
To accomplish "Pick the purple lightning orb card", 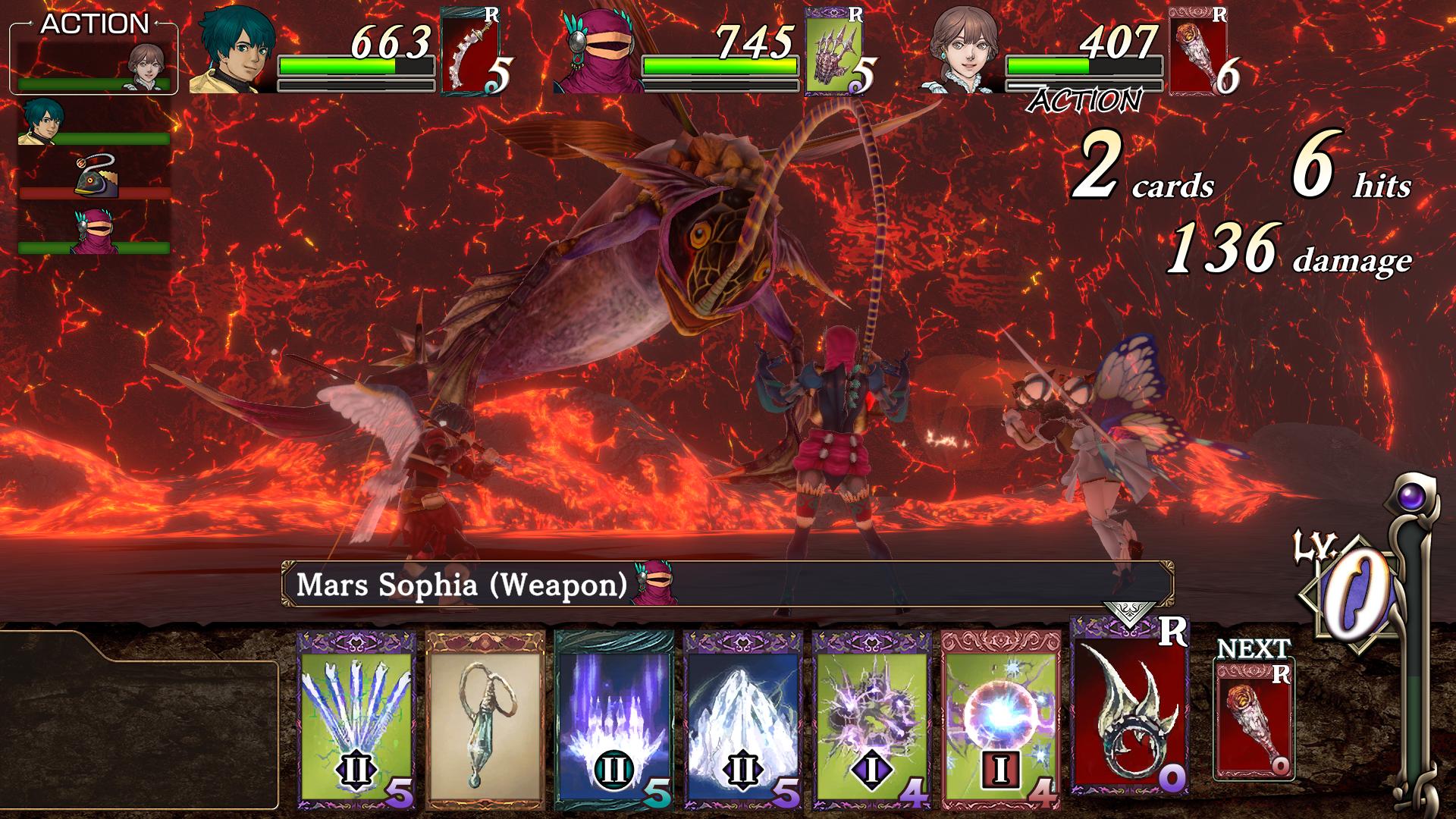I will pyautogui.click(x=871, y=718).
